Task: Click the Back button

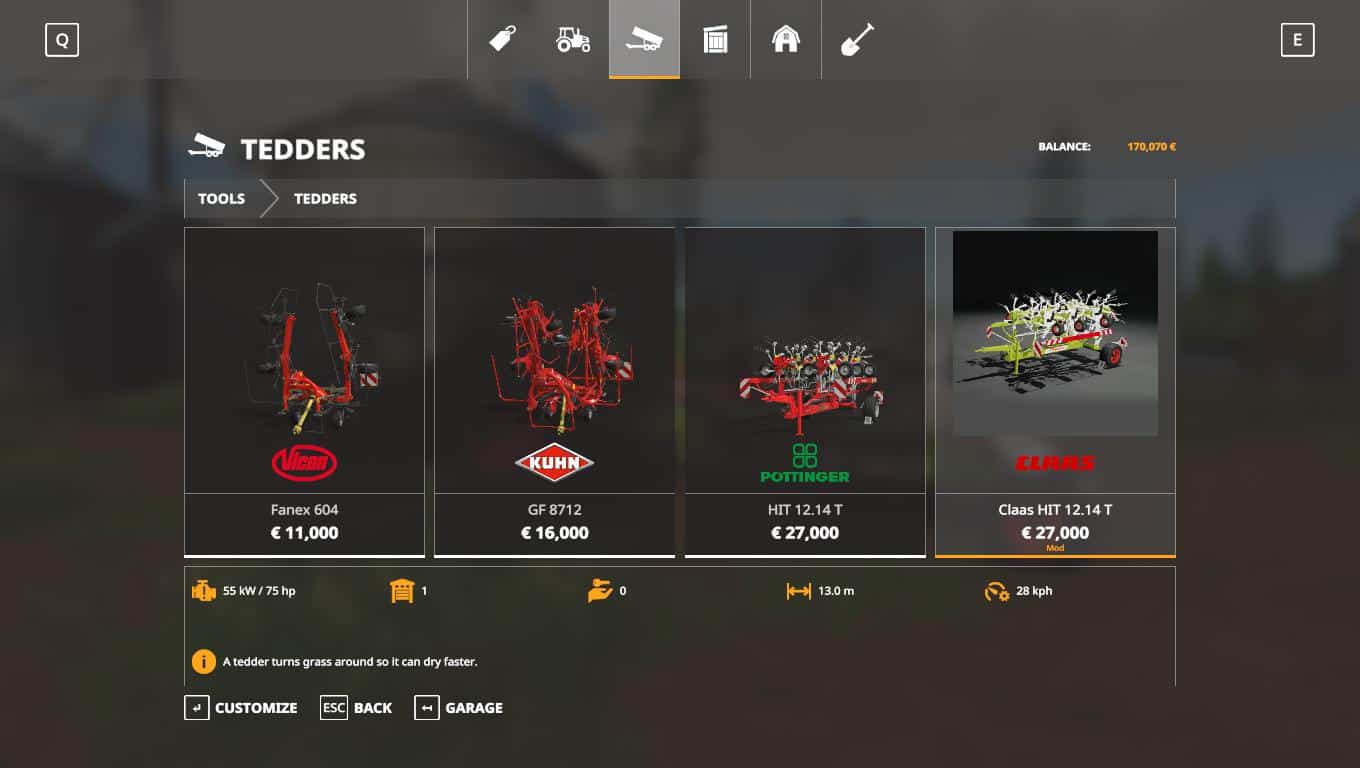Action: [356, 708]
